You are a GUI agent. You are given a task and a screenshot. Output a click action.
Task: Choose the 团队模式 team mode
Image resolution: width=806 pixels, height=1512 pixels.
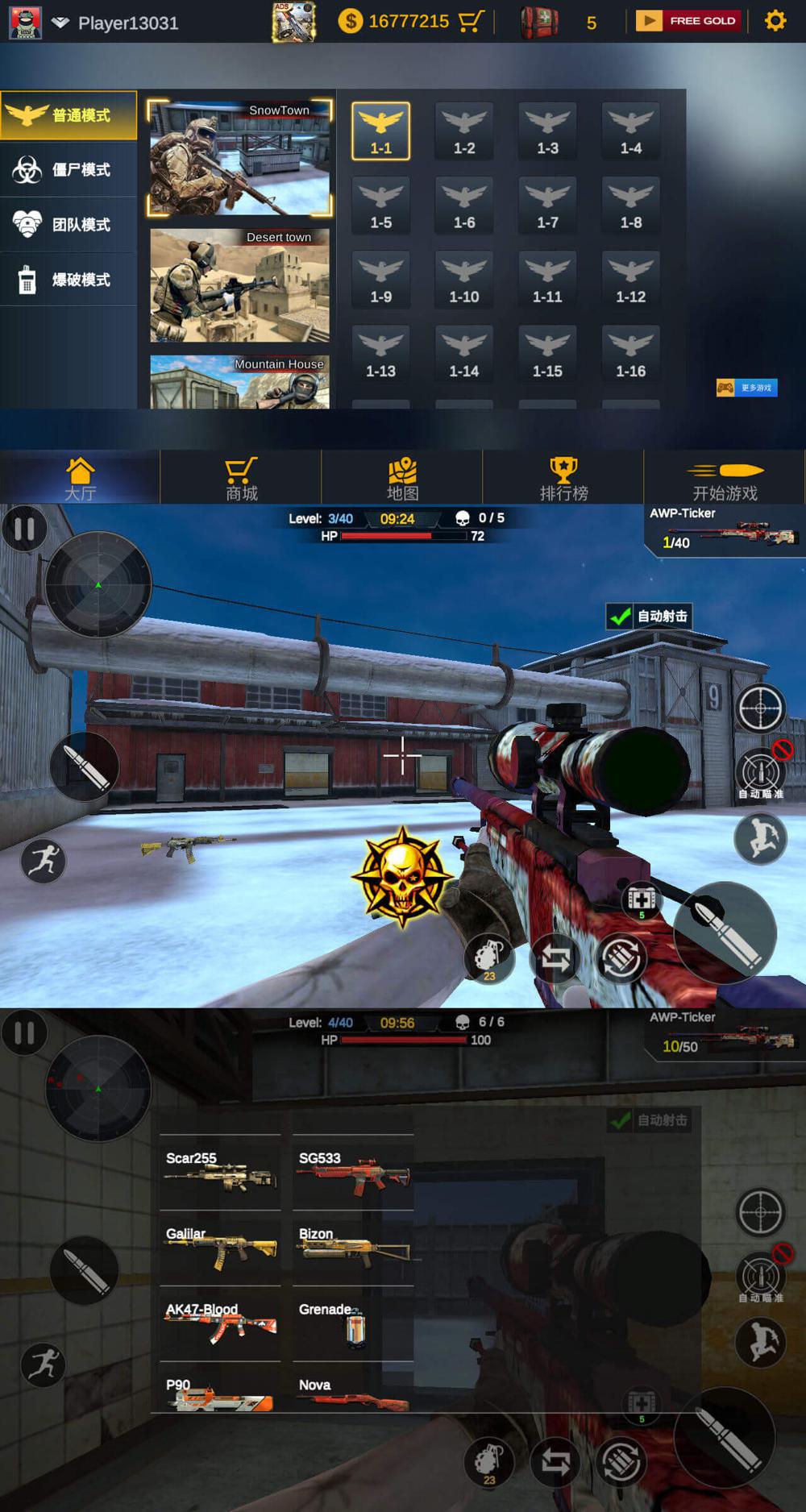69,225
